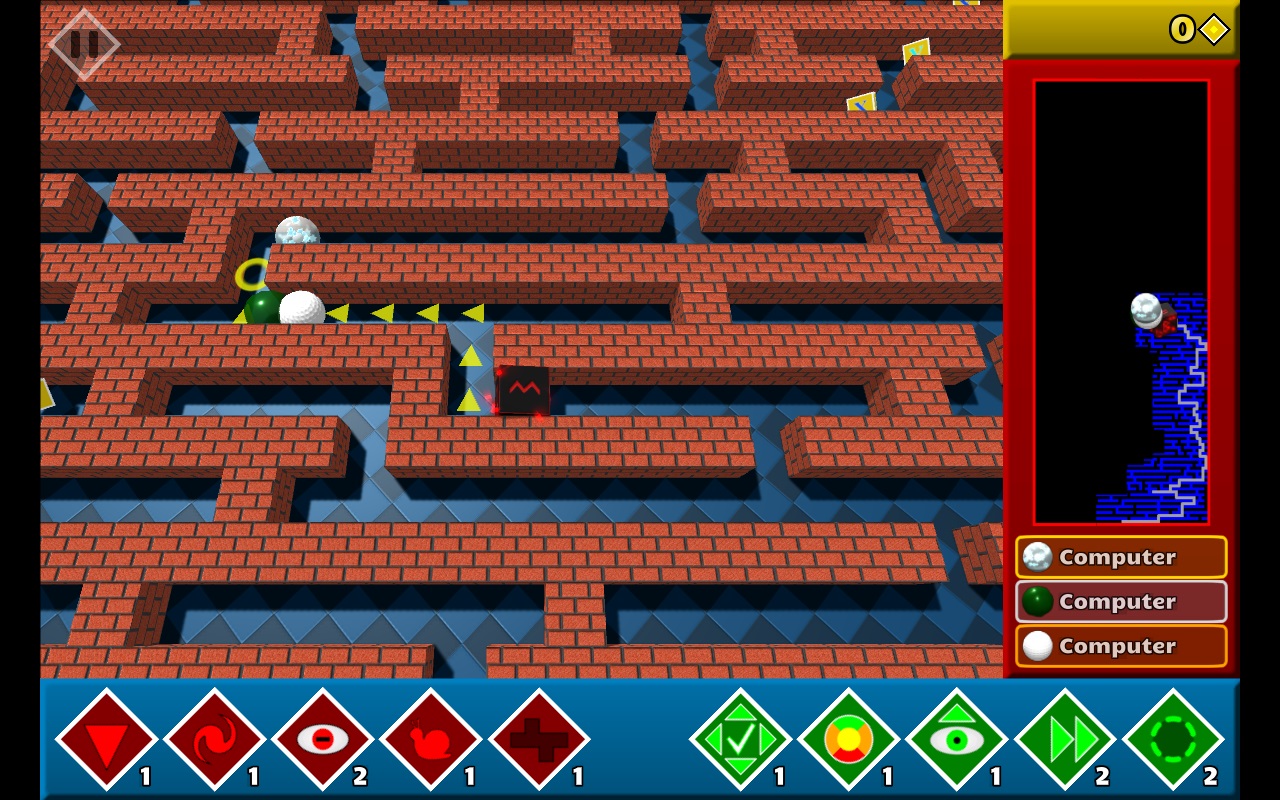Activate the dark red cross-block power-up
Image resolution: width=1280 pixels, height=800 pixels.
[x=539, y=739]
